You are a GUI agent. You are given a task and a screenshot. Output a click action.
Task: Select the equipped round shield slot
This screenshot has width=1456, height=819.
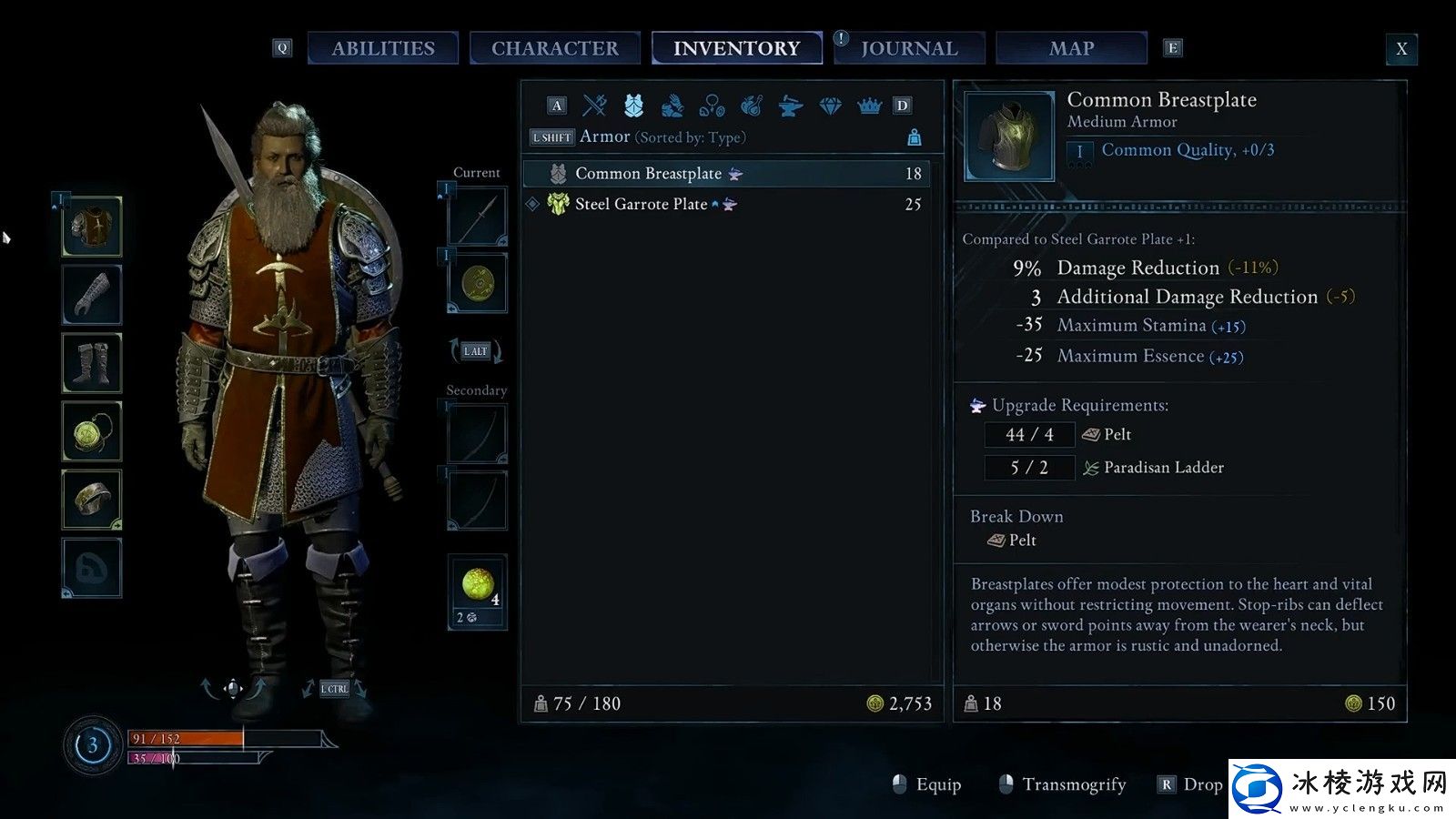(x=478, y=284)
